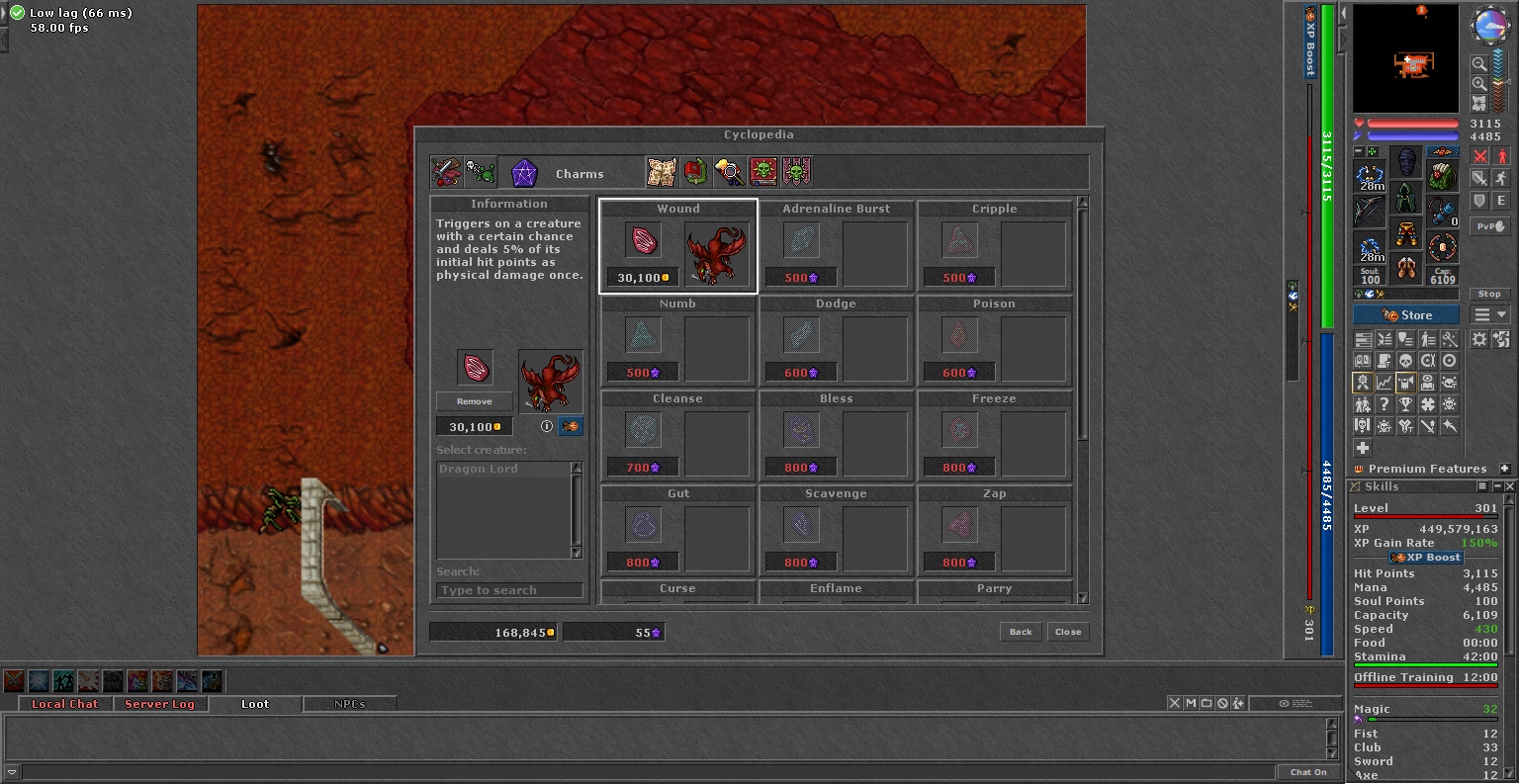Select the Wound charm tile
The width and height of the screenshot is (1519, 784).
pyautogui.click(x=678, y=246)
